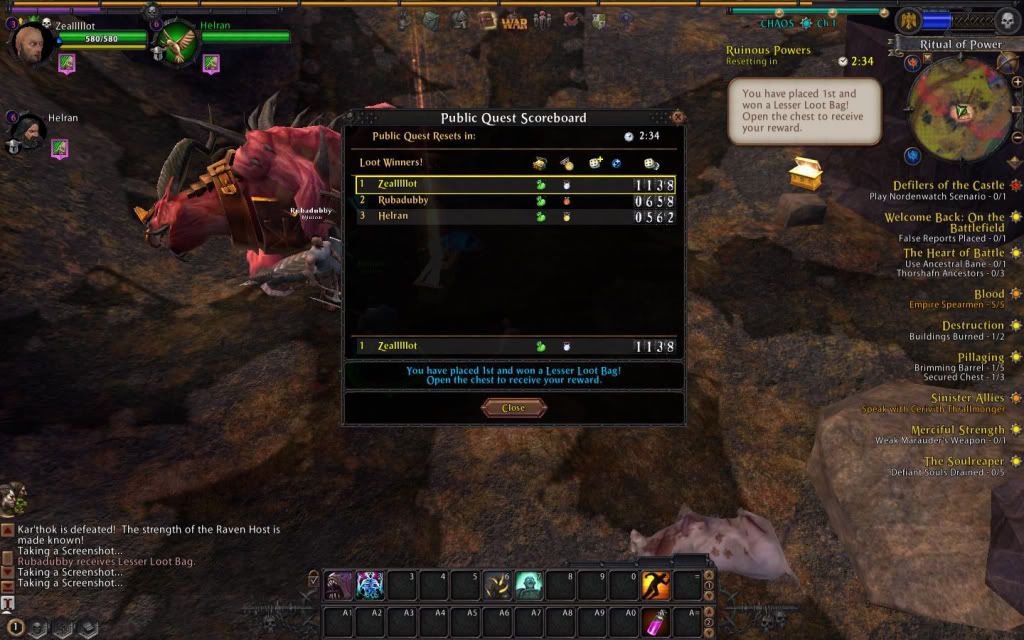This screenshot has width=1024, height=640.
Task: Toggle the hotbar lock checkbox
Action: (313, 577)
